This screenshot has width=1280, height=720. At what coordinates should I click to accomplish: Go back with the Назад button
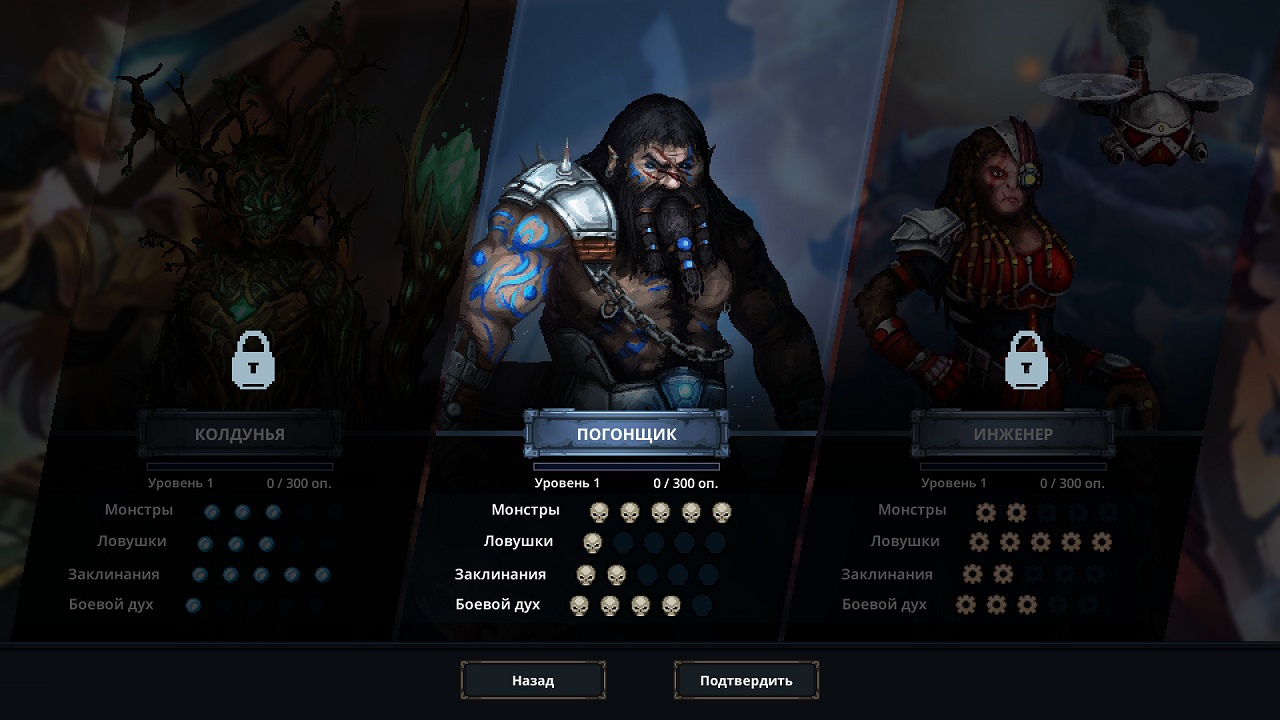(x=533, y=680)
